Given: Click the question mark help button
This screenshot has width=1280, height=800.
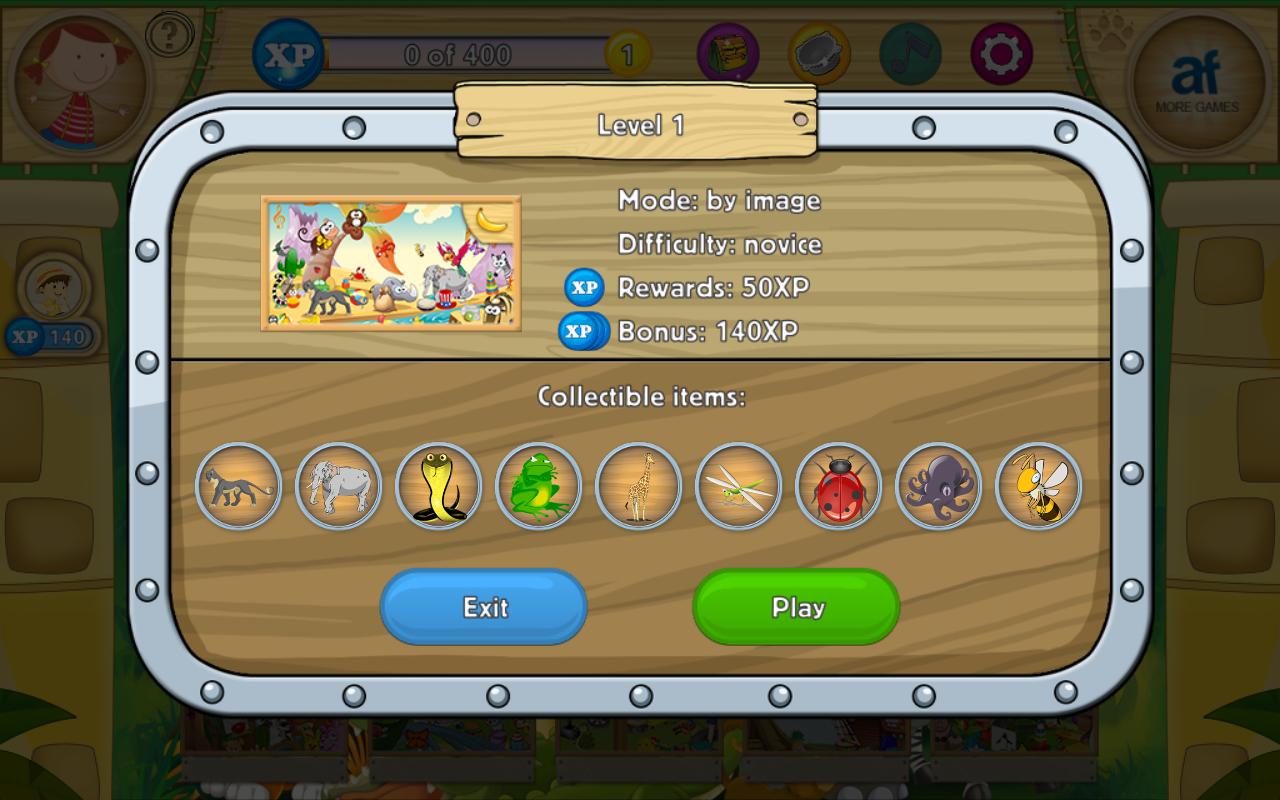Looking at the screenshot, I should 170,36.
